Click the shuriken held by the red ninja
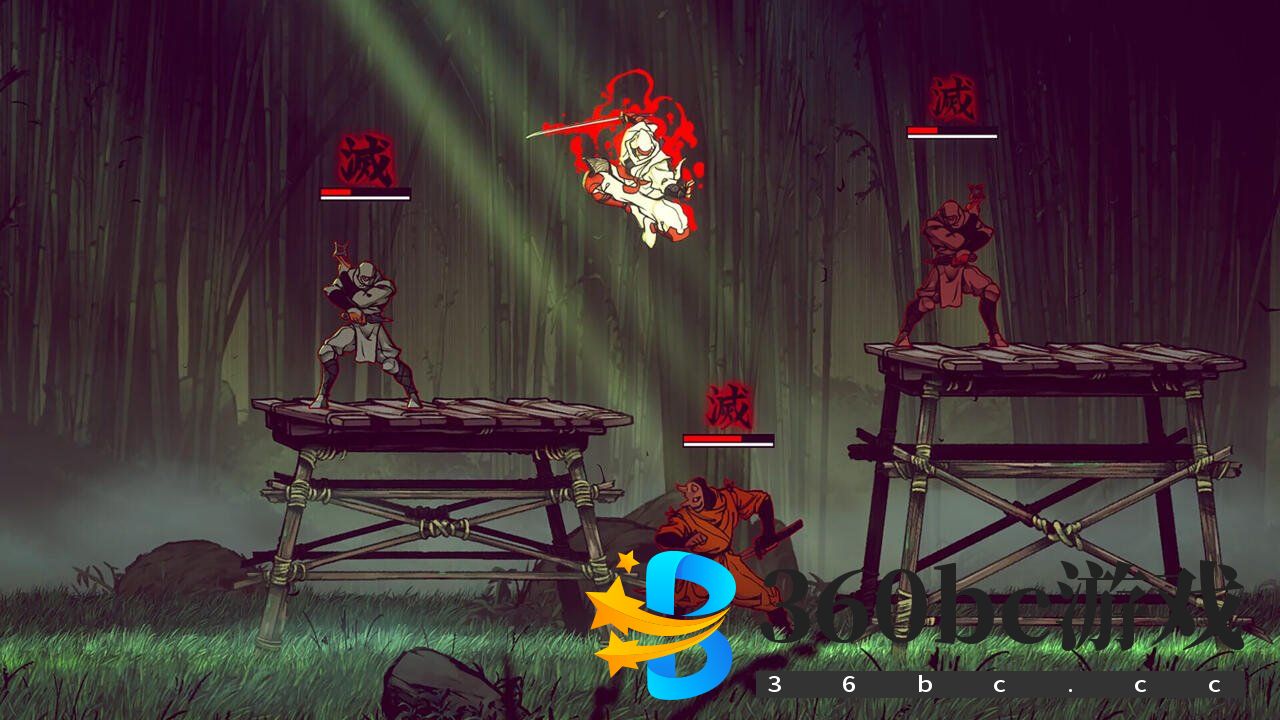The image size is (1280, 720). [x=974, y=190]
